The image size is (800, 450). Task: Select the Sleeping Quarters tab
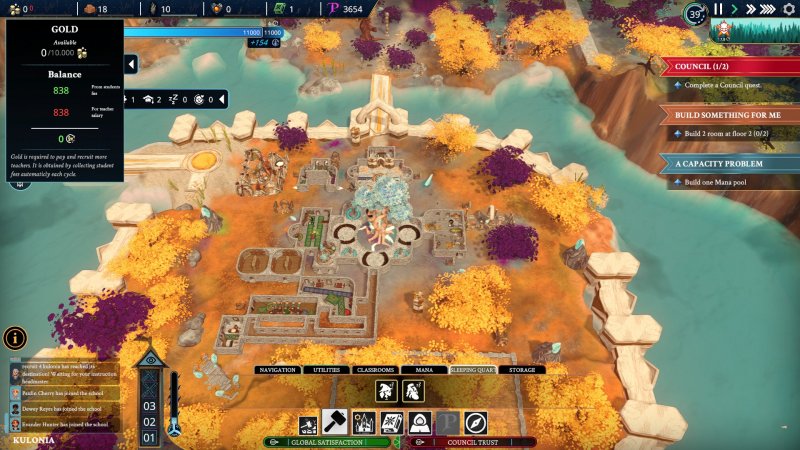473,370
